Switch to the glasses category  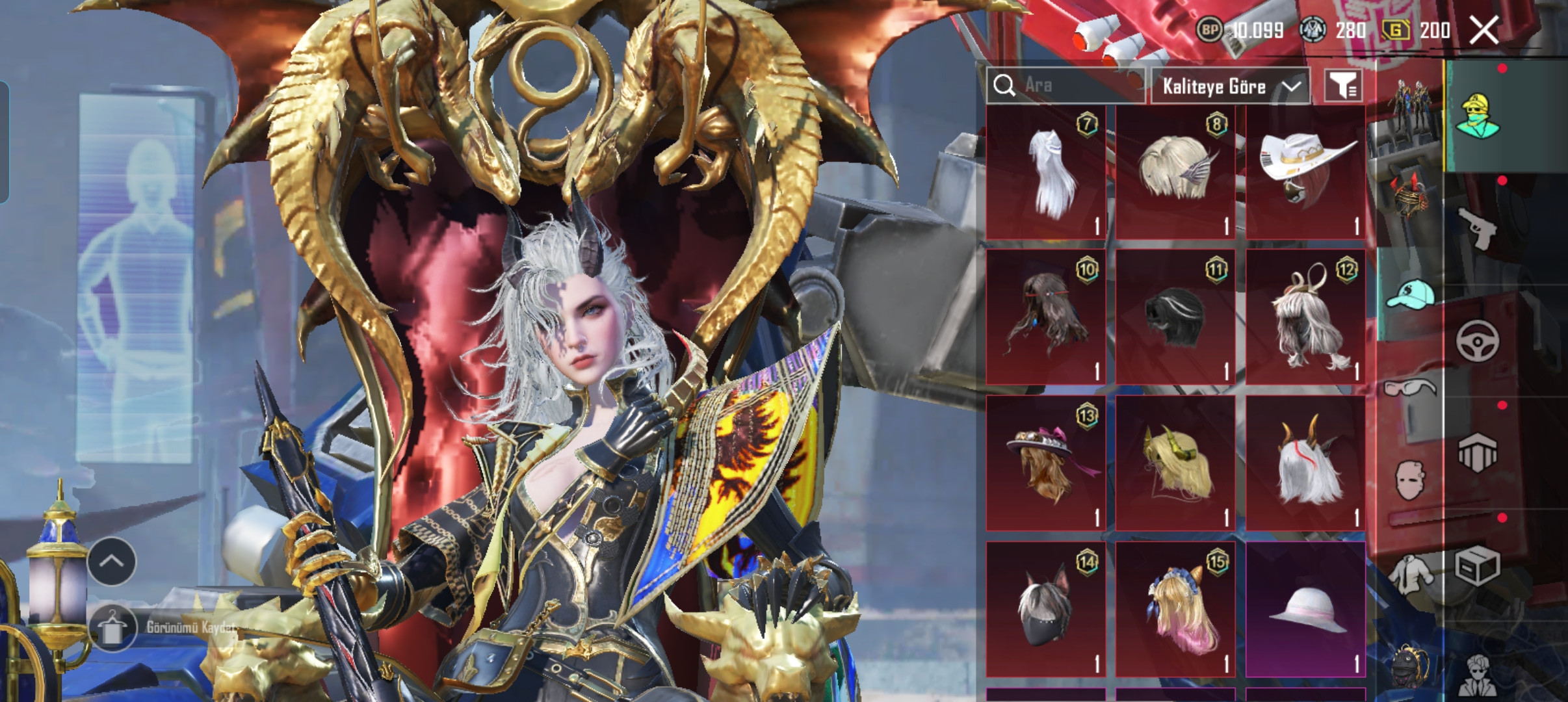click(x=1409, y=389)
